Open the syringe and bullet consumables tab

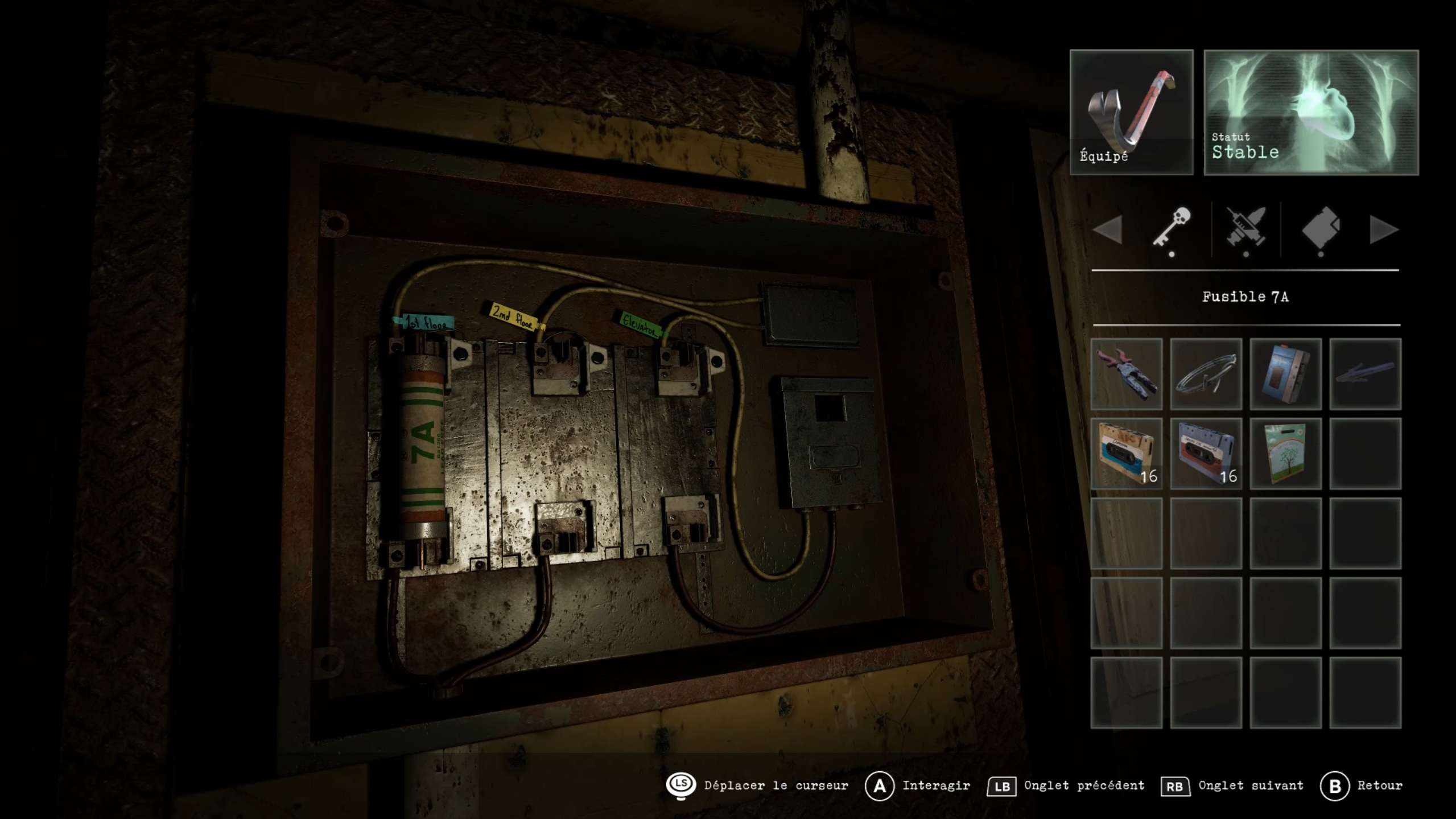[x=1246, y=228]
